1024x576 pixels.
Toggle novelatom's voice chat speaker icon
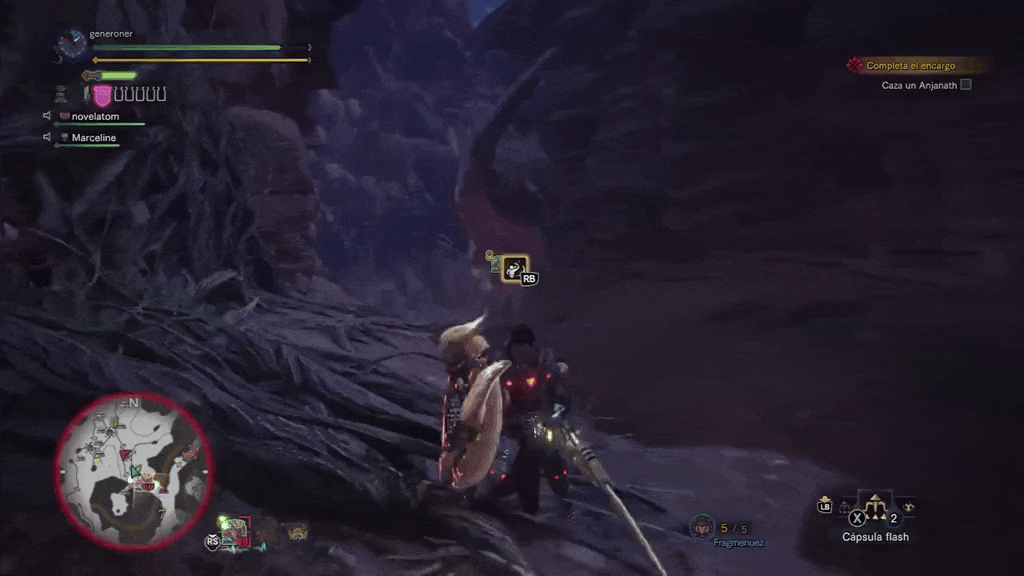tap(47, 116)
